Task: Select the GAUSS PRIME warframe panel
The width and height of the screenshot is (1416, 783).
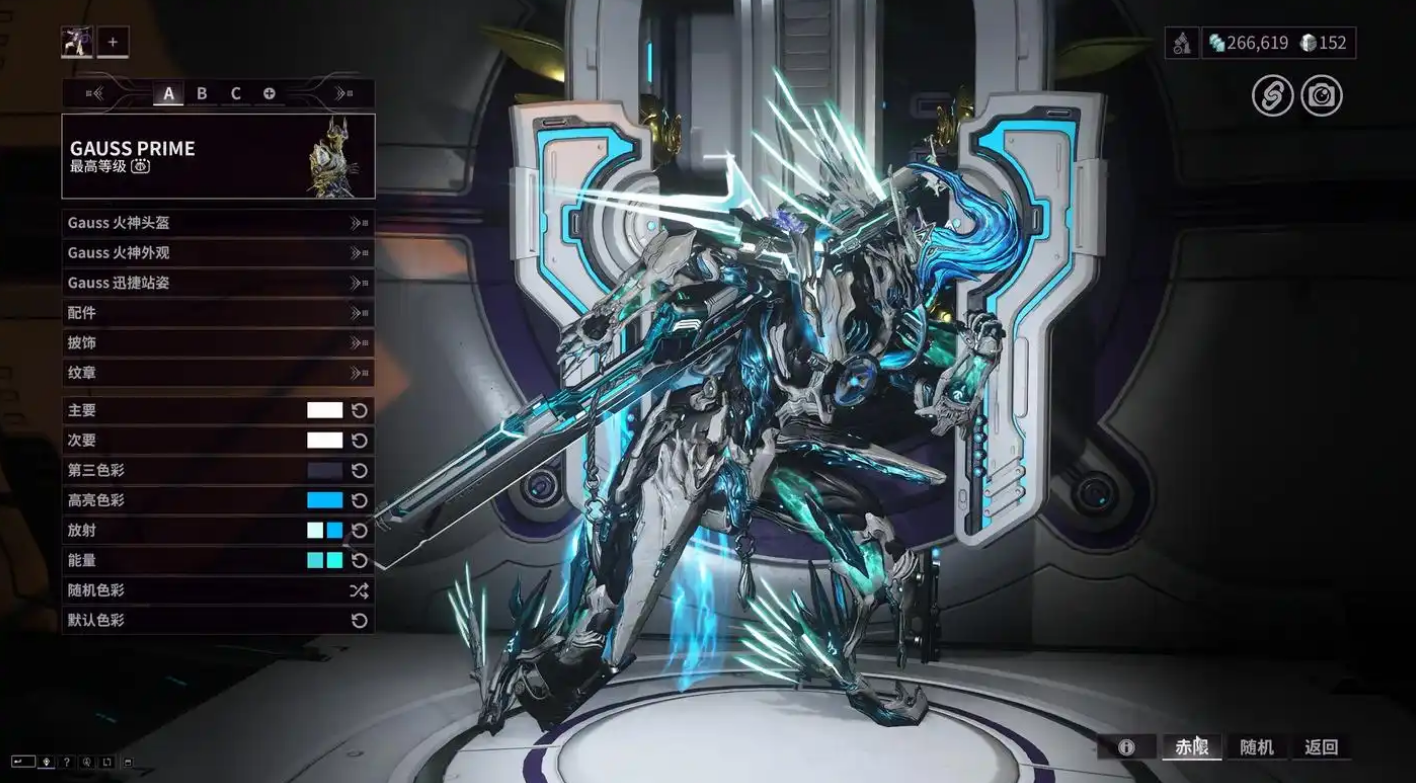Action: 218,156
